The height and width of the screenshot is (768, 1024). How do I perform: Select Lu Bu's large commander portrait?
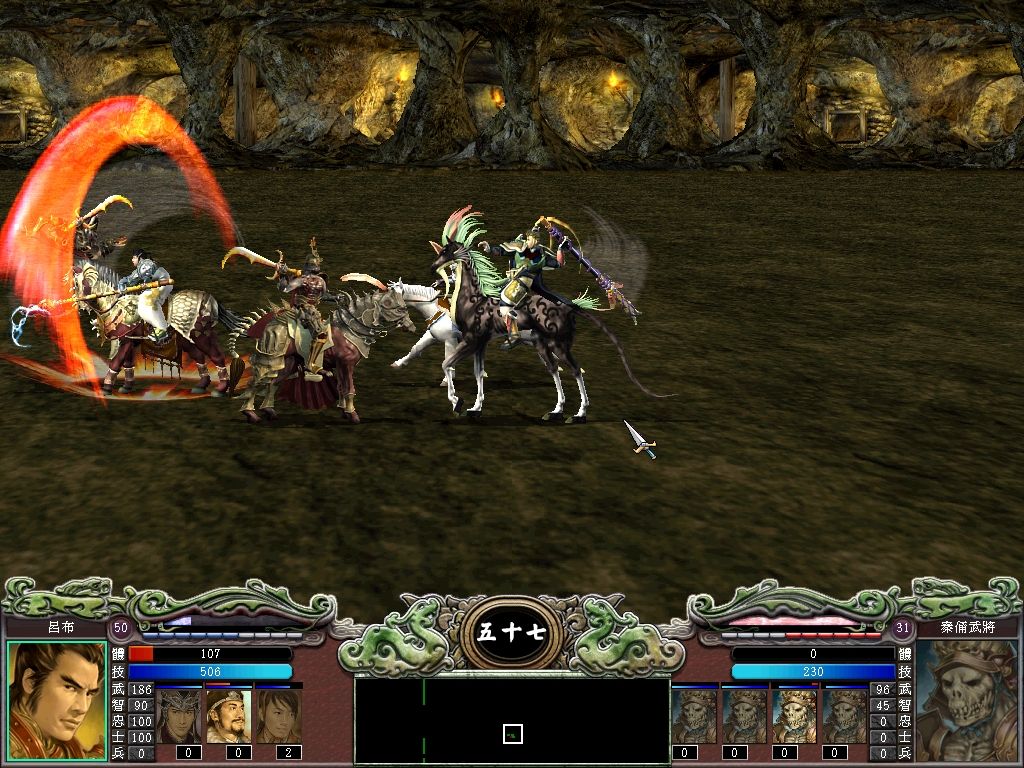56,701
